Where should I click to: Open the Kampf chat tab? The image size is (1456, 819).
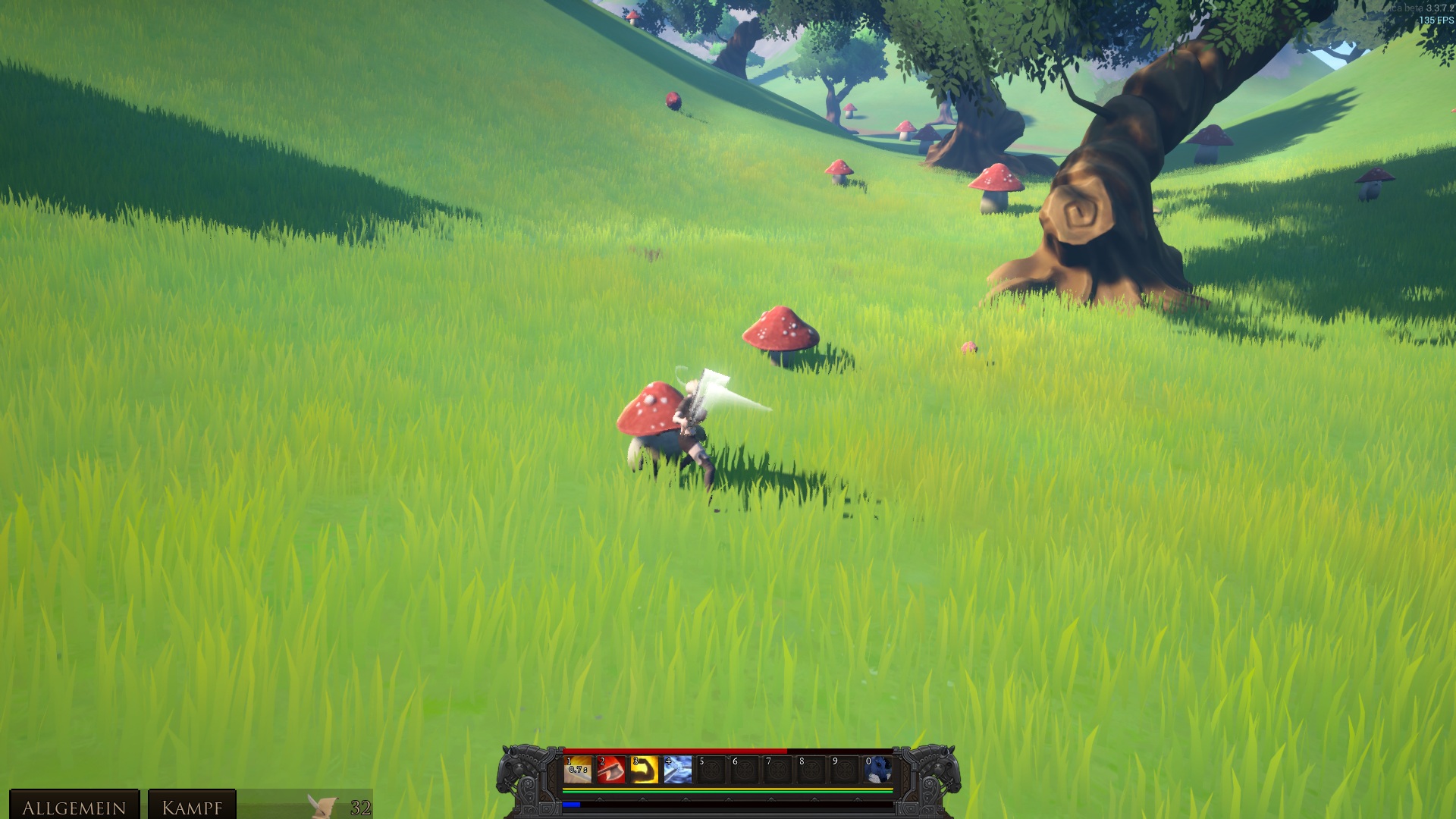tap(192, 807)
